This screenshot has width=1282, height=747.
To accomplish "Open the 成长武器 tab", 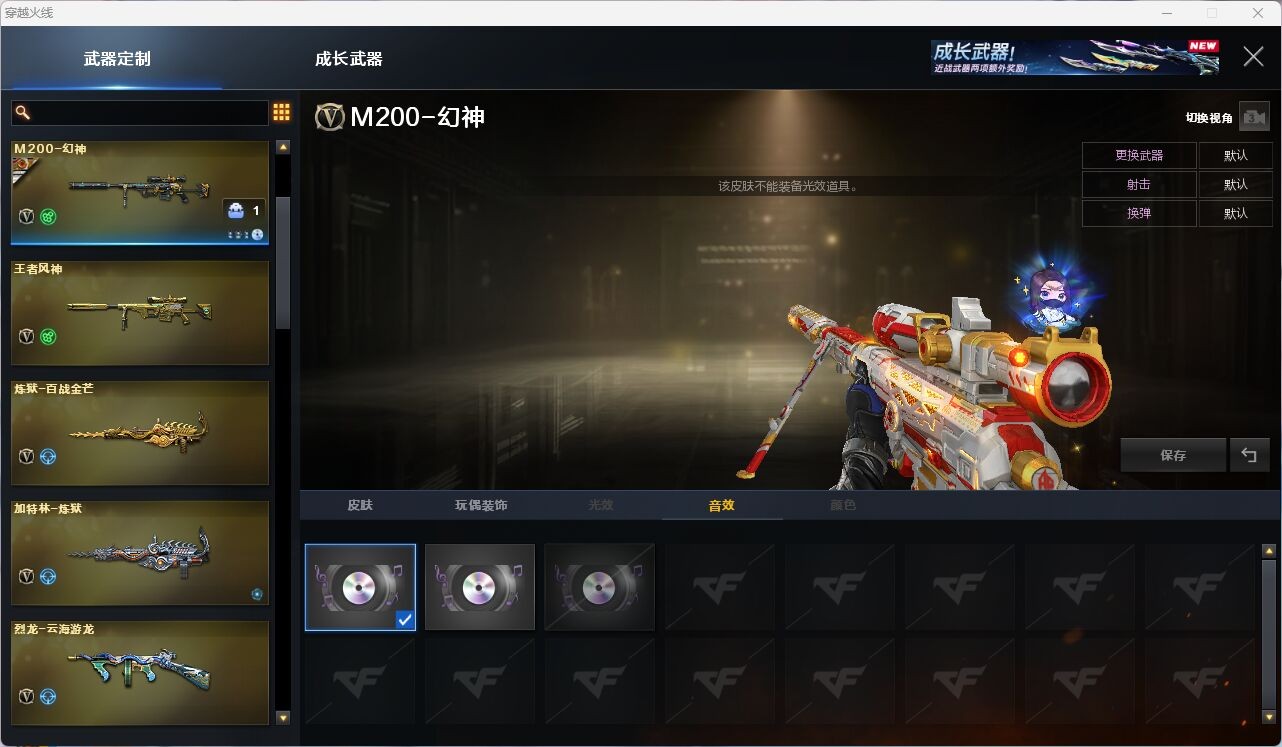I will [348, 59].
